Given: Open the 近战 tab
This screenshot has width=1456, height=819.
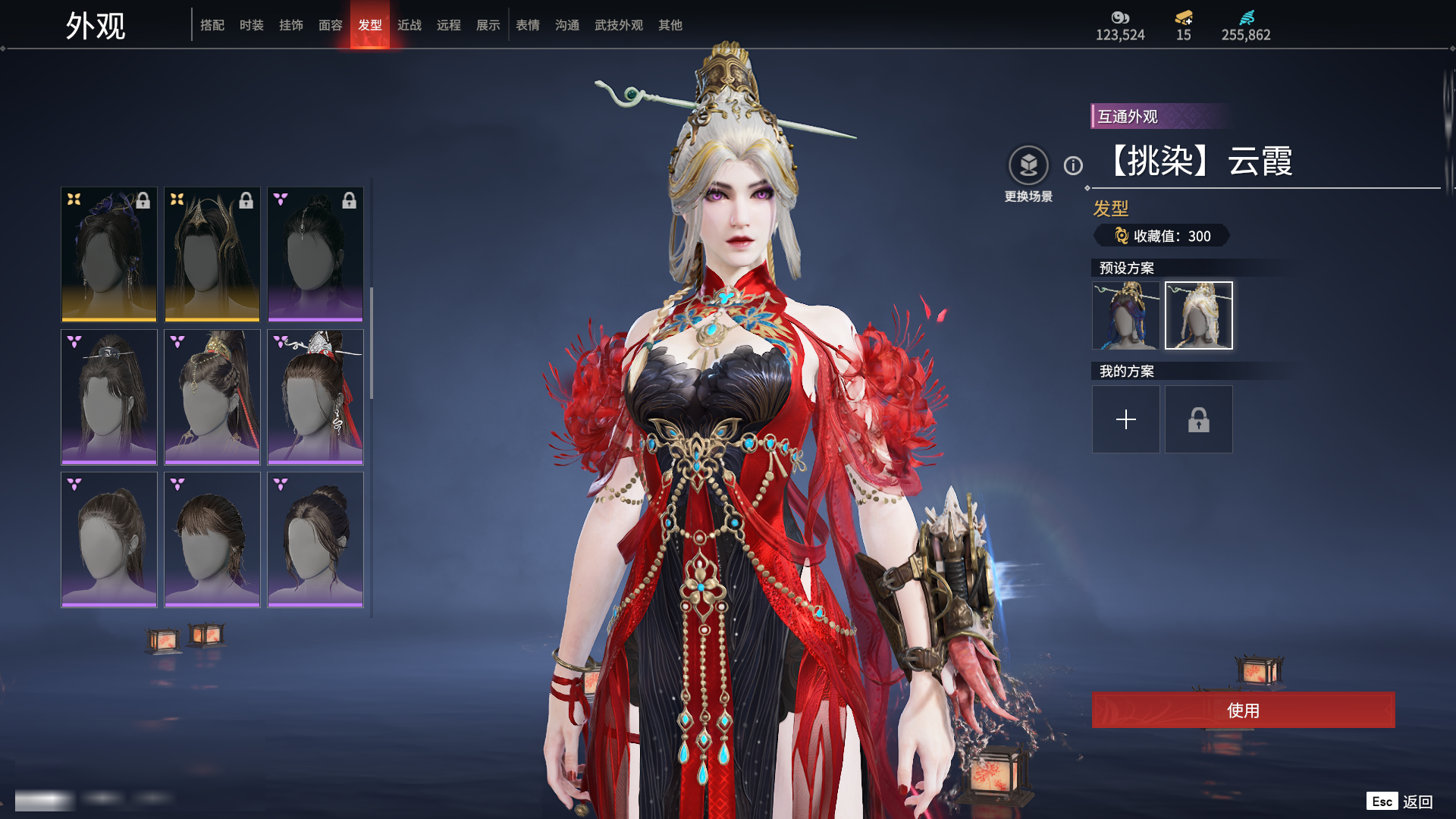Looking at the screenshot, I should point(409,25).
